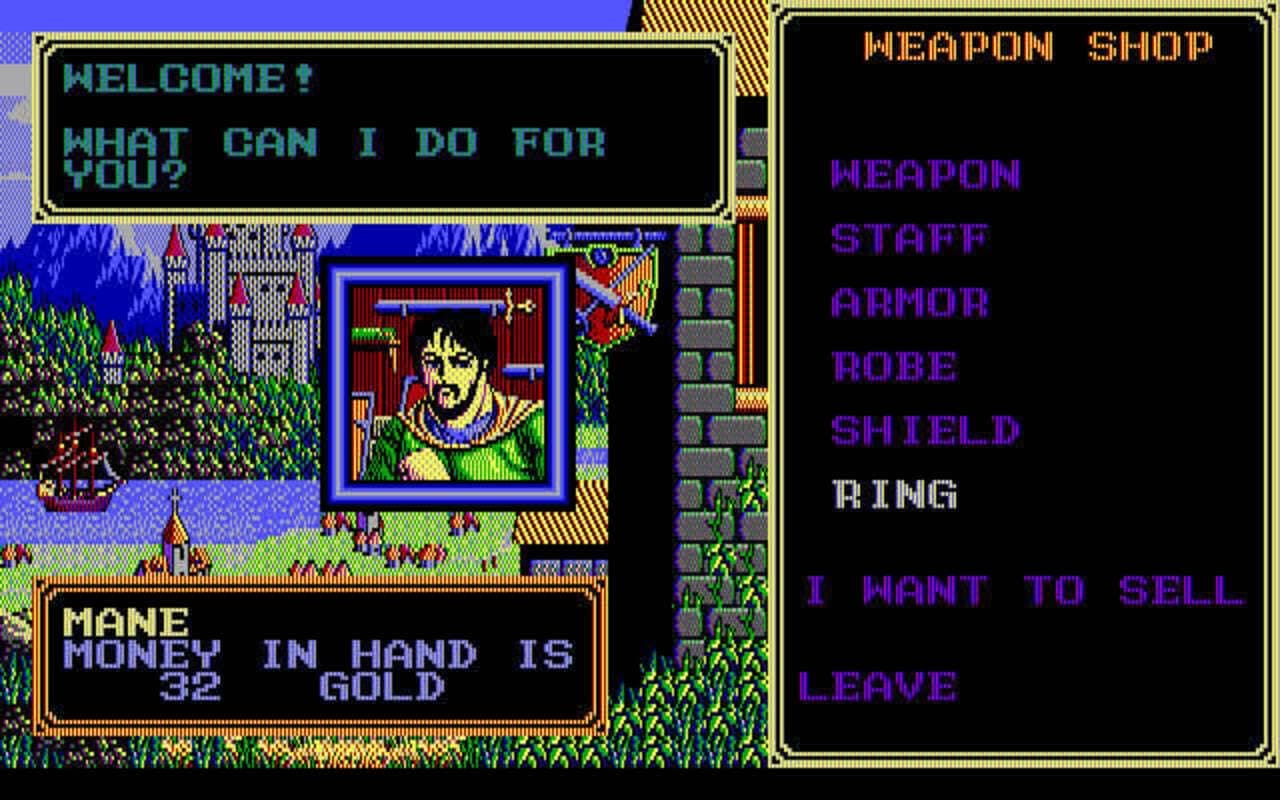The width and height of the screenshot is (1280, 800).
Task: Select STAFF from the shop menu
Action: pos(910,238)
